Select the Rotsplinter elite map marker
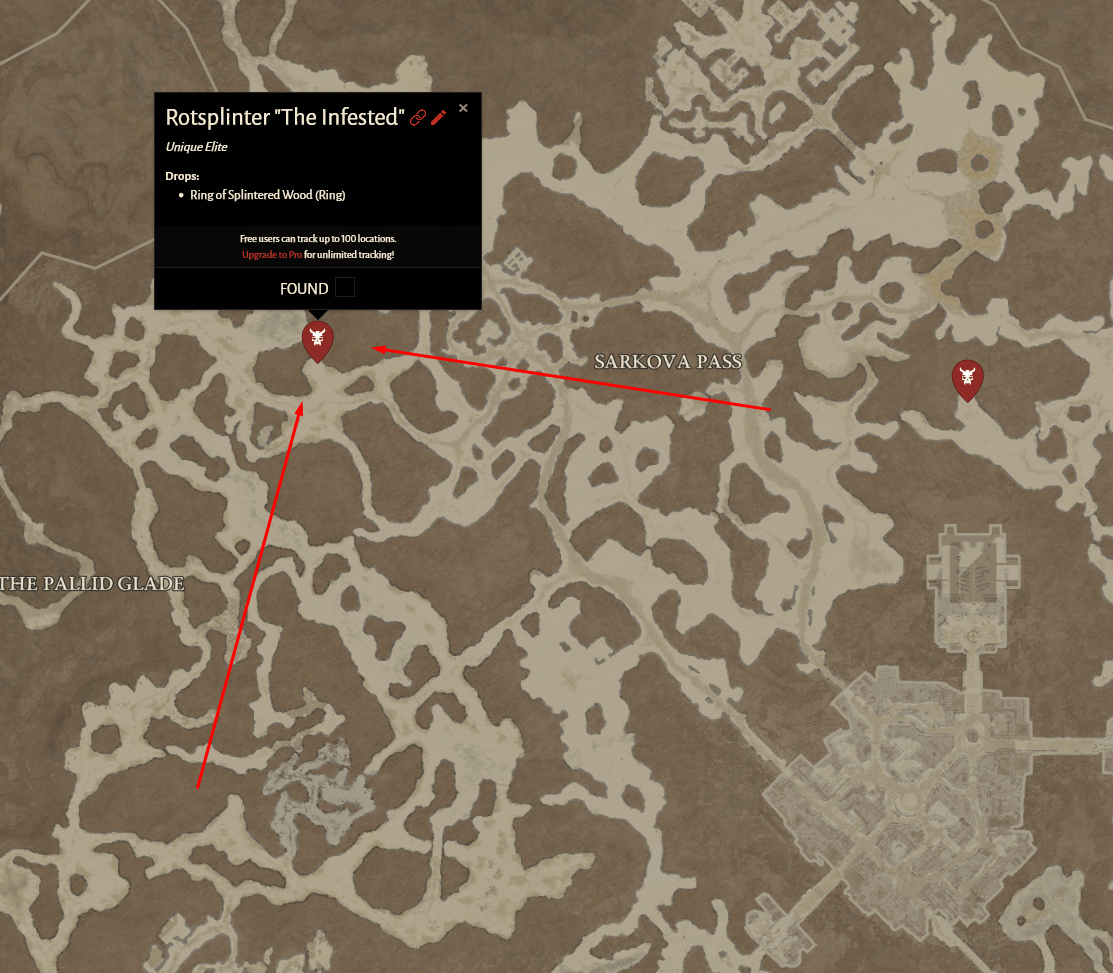 click(318, 340)
